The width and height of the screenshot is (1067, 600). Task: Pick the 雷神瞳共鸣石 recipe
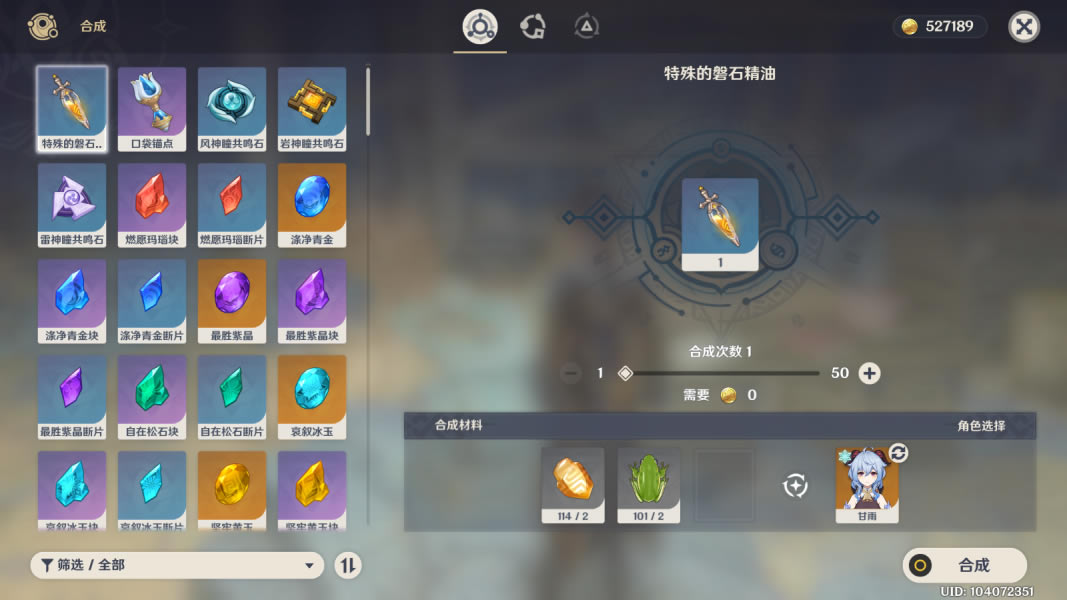point(72,204)
